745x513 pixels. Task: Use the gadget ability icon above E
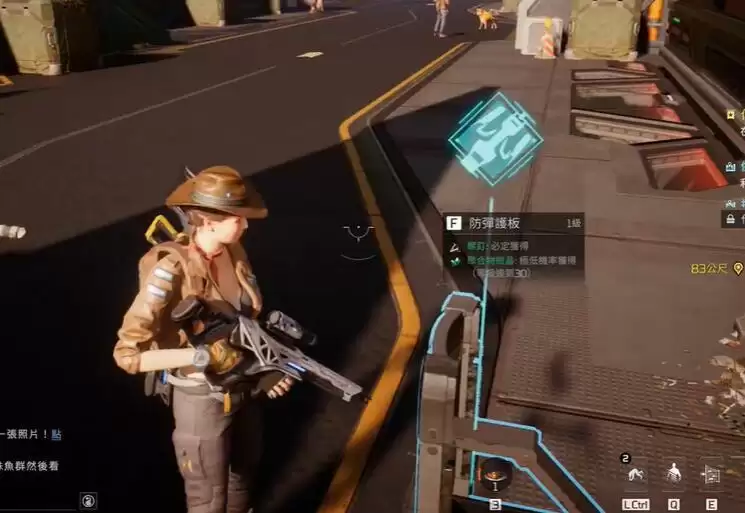coord(712,473)
